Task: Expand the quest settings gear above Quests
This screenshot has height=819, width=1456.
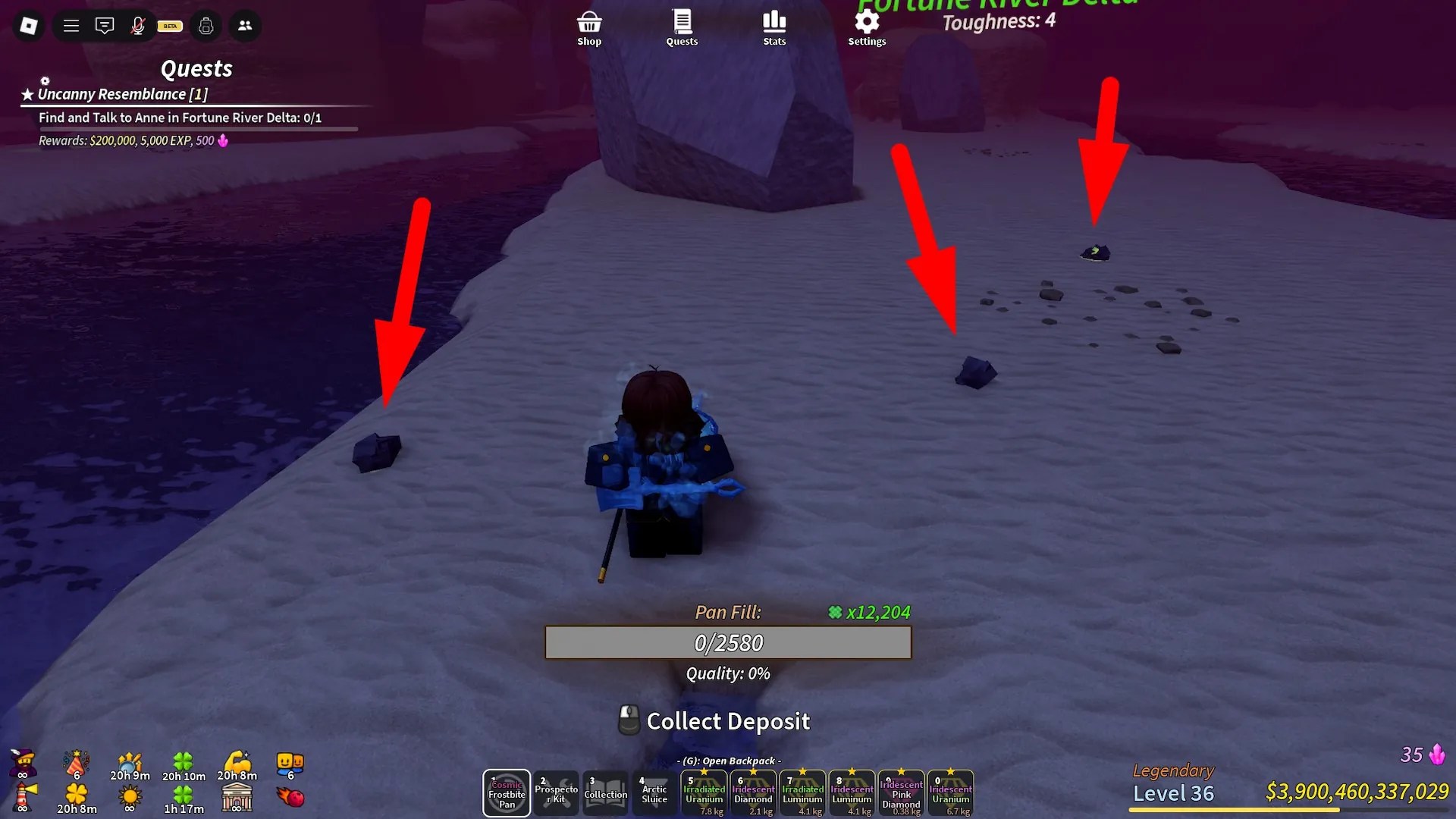Action: pyautogui.click(x=45, y=81)
